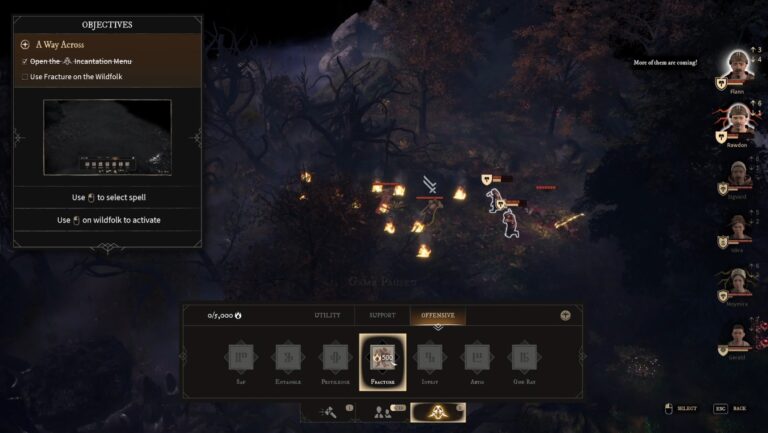Image resolution: width=768 pixels, height=433 pixels.
Task: Click the sparkle hammer toolbar button
Action: 328,411
